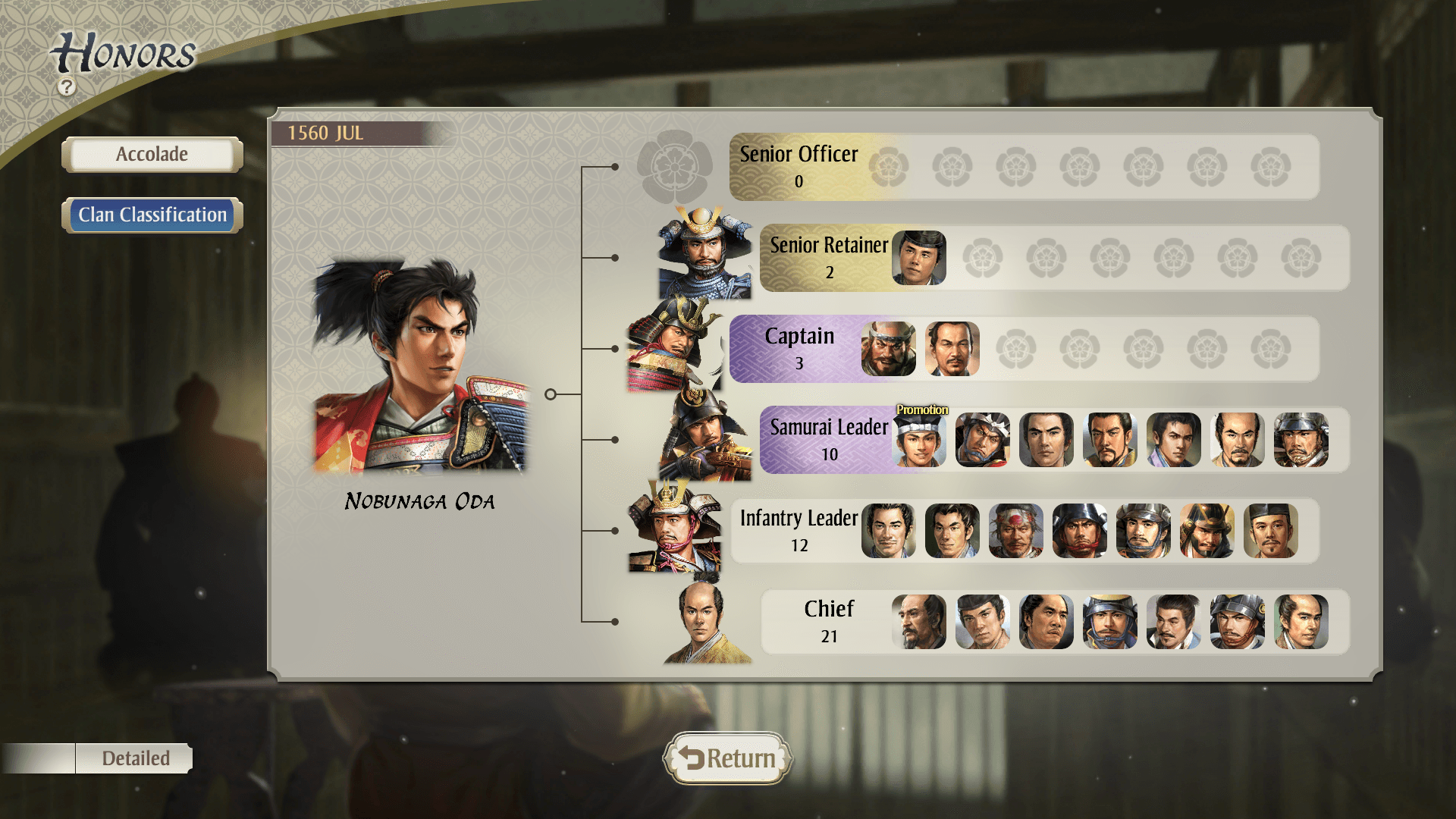The height and width of the screenshot is (819, 1456).
Task: Toggle the Detailed view button
Action: (x=135, y=758)
